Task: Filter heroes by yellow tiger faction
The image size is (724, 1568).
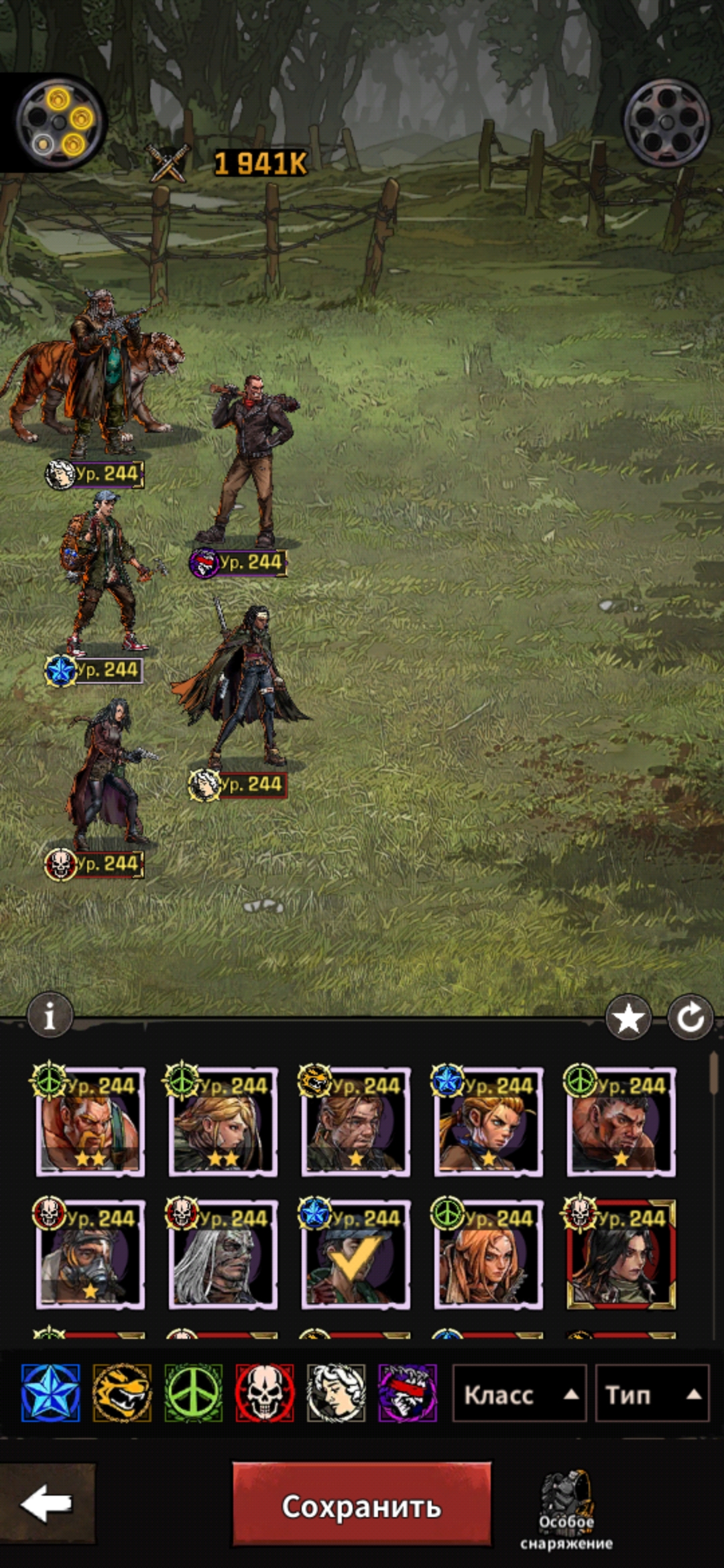Action: pyautogui.click(x=122, y=1393)
